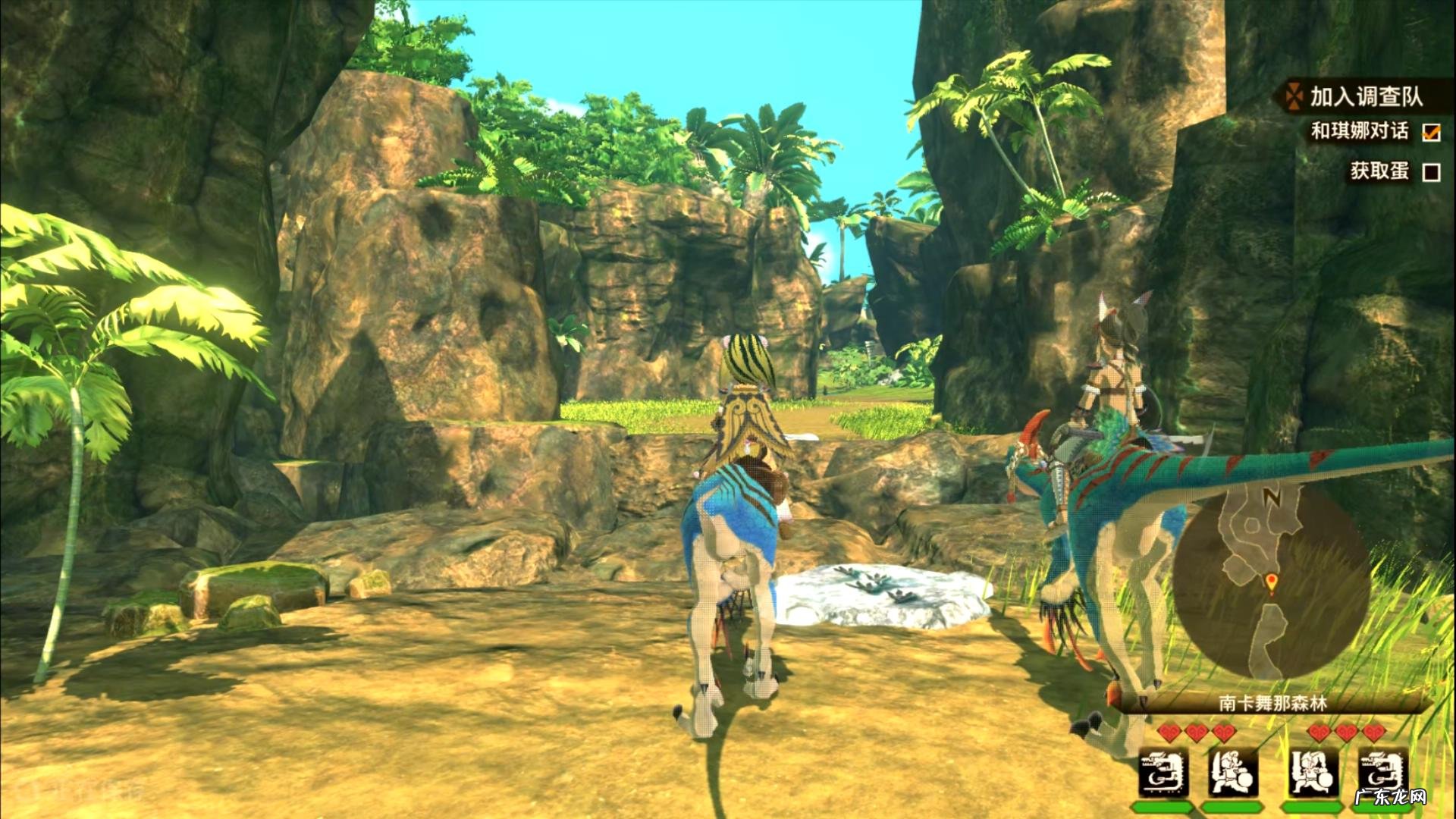Click the 南卡舞那森林 area name banner

[1273, 704]
